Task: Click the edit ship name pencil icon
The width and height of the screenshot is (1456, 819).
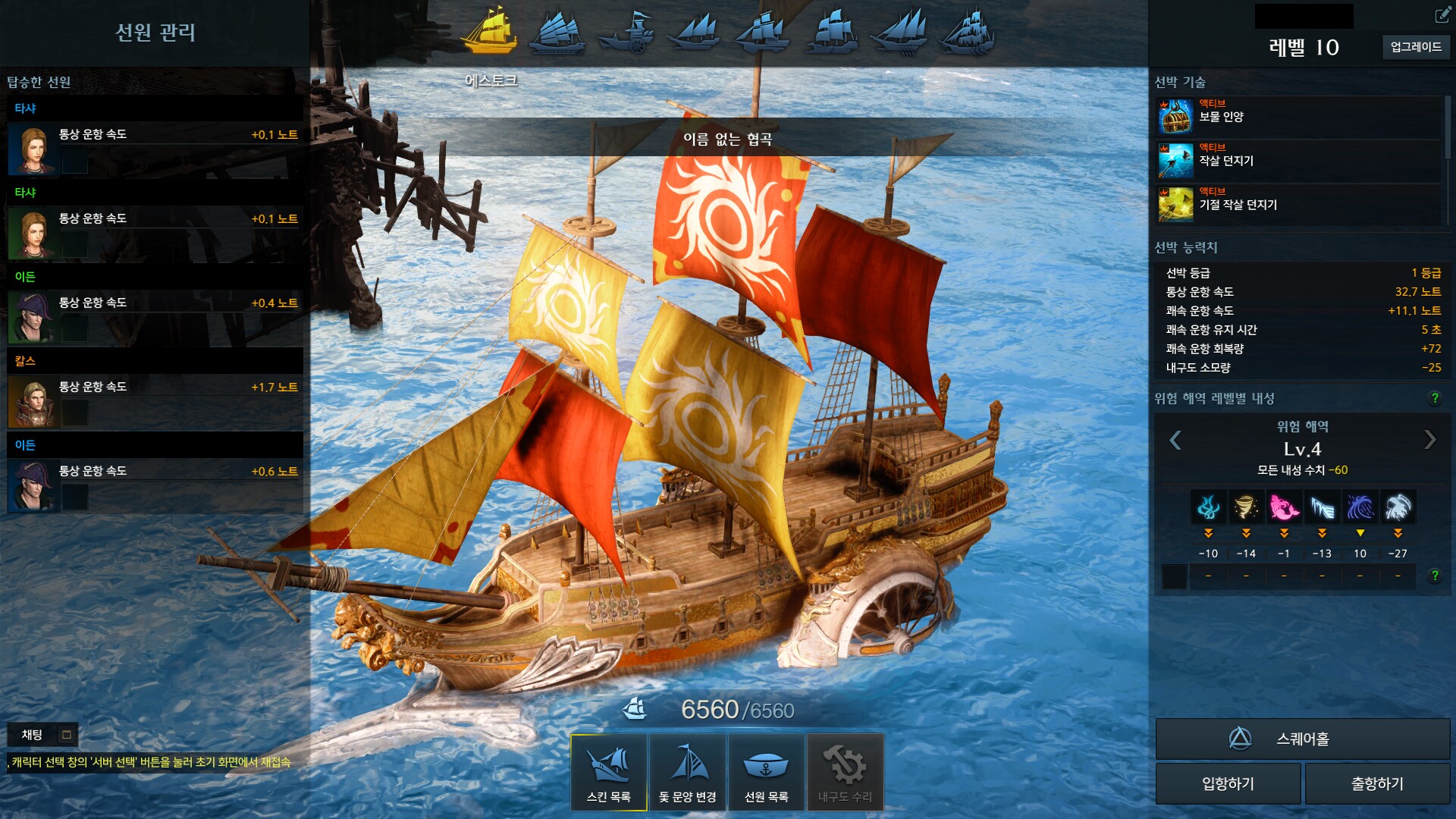Action: click(1442, 15)
